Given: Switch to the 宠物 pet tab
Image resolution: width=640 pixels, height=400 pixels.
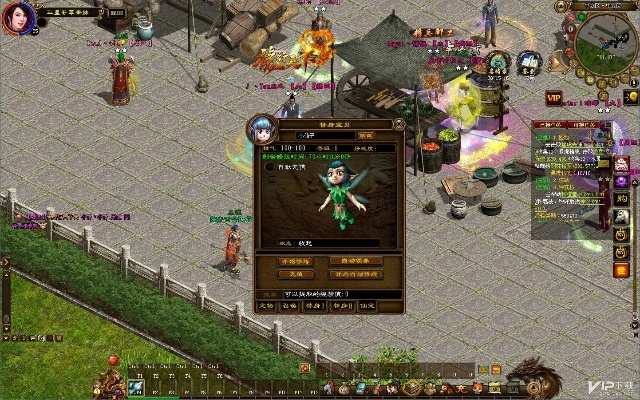Looking at the screenshot, I should pos(266,305).
